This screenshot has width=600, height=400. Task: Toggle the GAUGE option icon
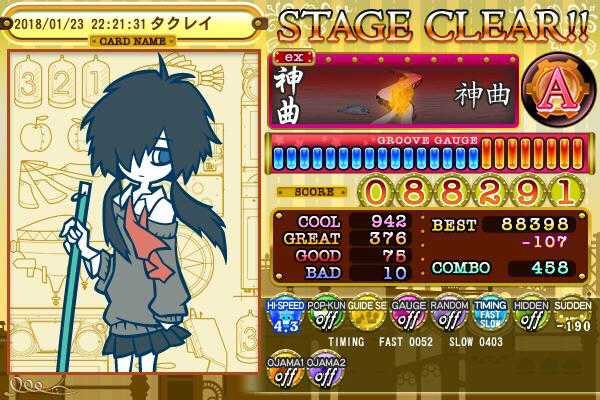[406, 318]
